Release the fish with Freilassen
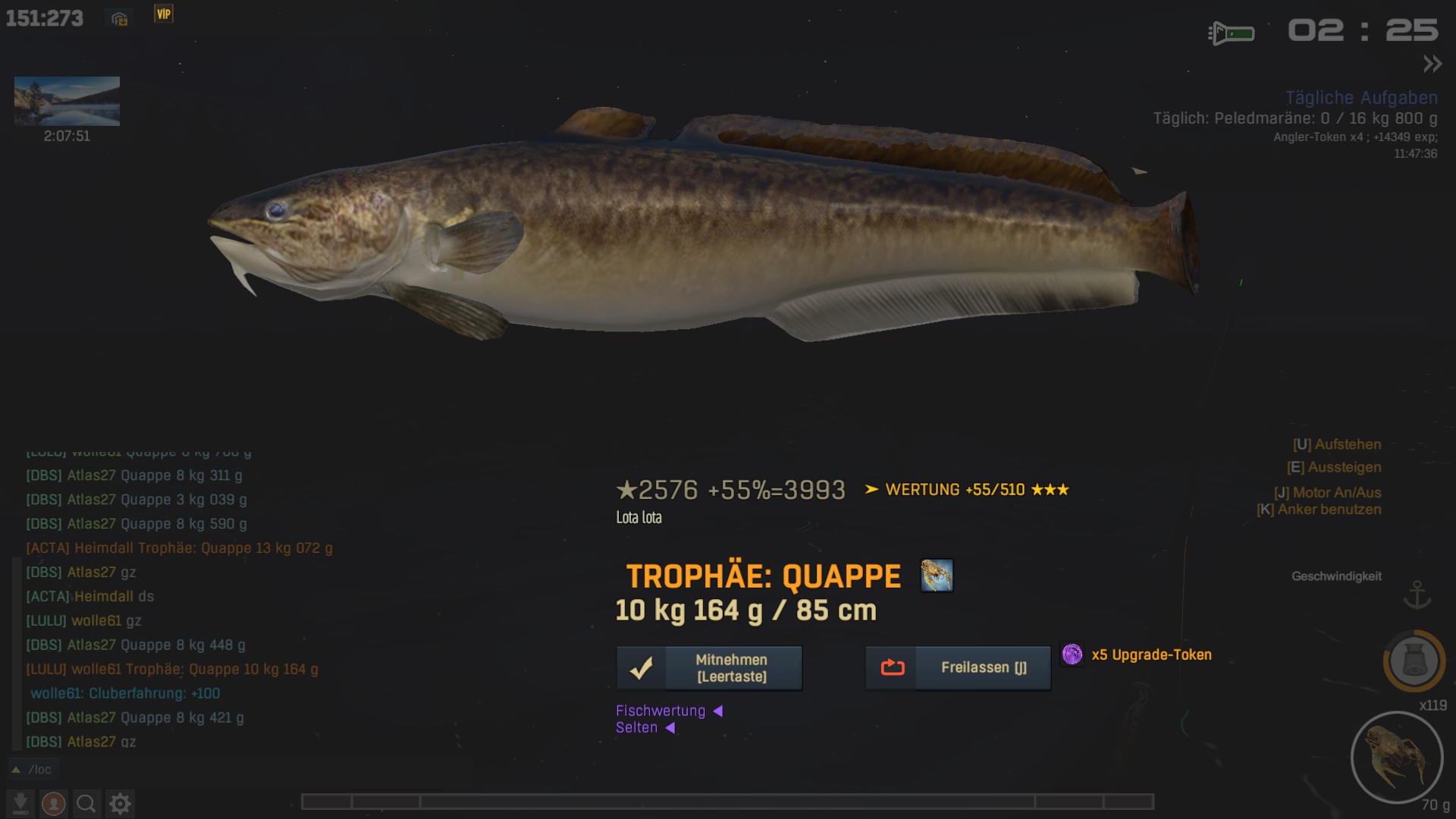Viewport: 1456px width, 819px height. (x=958, y=668)
